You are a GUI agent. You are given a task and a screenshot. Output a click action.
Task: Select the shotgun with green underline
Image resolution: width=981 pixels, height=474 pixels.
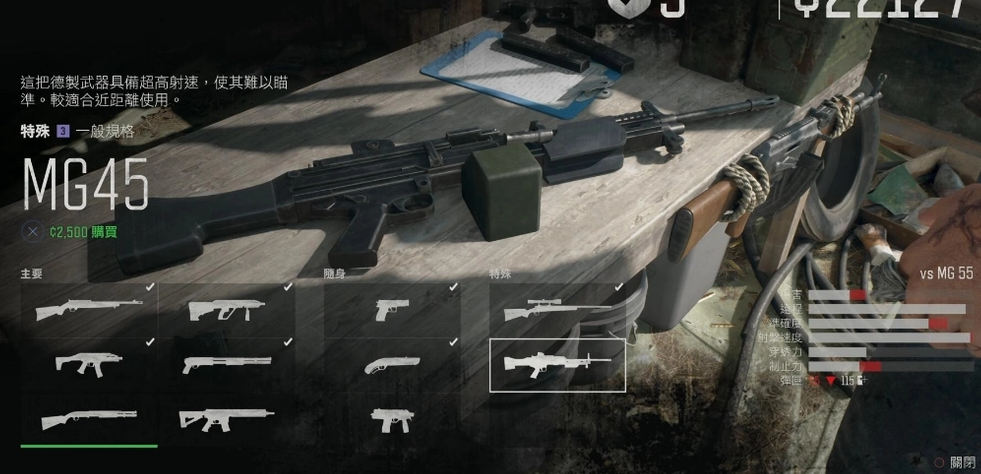click(x=89, y=419)
